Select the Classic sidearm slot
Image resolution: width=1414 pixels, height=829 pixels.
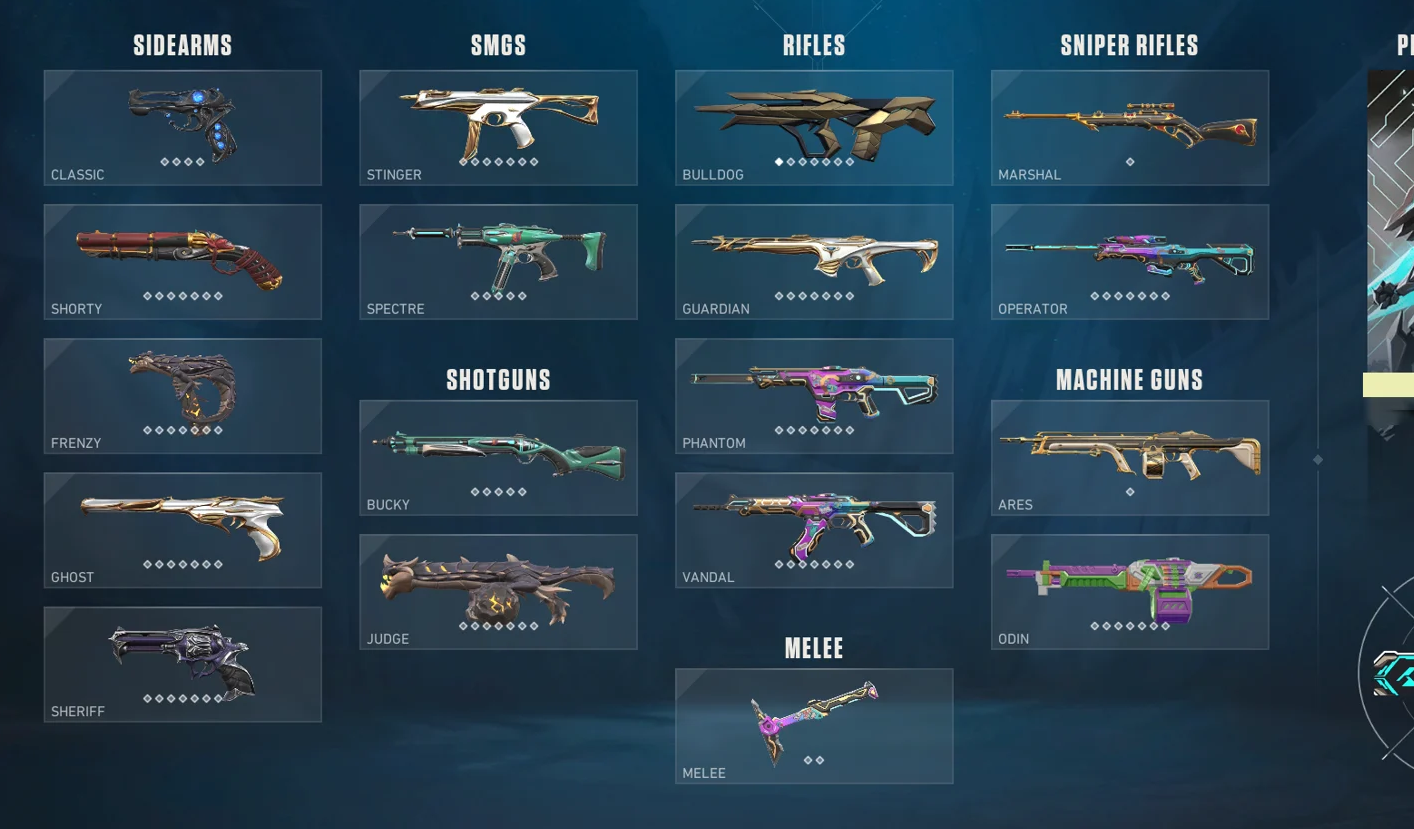(x=182, y=127)
